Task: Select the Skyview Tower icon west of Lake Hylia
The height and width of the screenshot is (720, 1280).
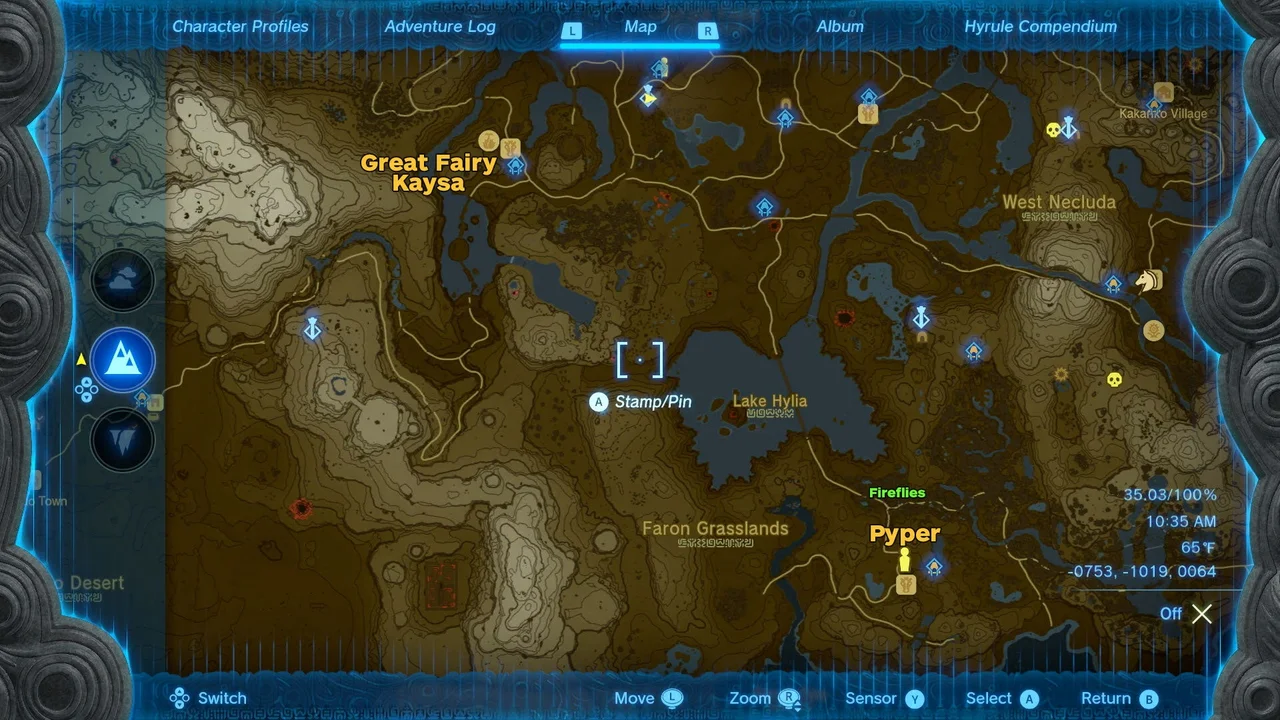Action: pyautogui.click(x=313, y=329)
